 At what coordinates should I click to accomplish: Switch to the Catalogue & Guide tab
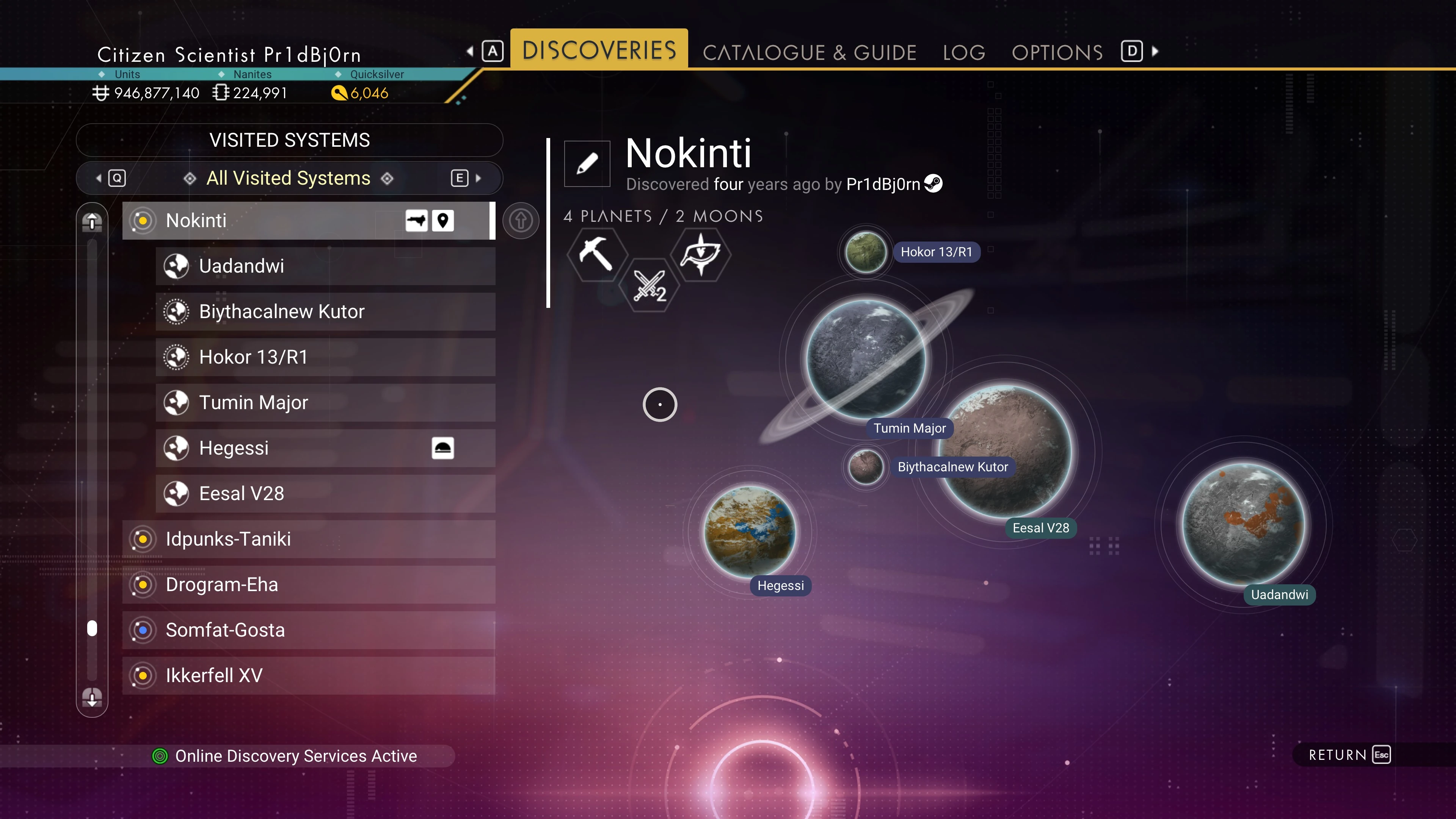[x=809, y=53]
